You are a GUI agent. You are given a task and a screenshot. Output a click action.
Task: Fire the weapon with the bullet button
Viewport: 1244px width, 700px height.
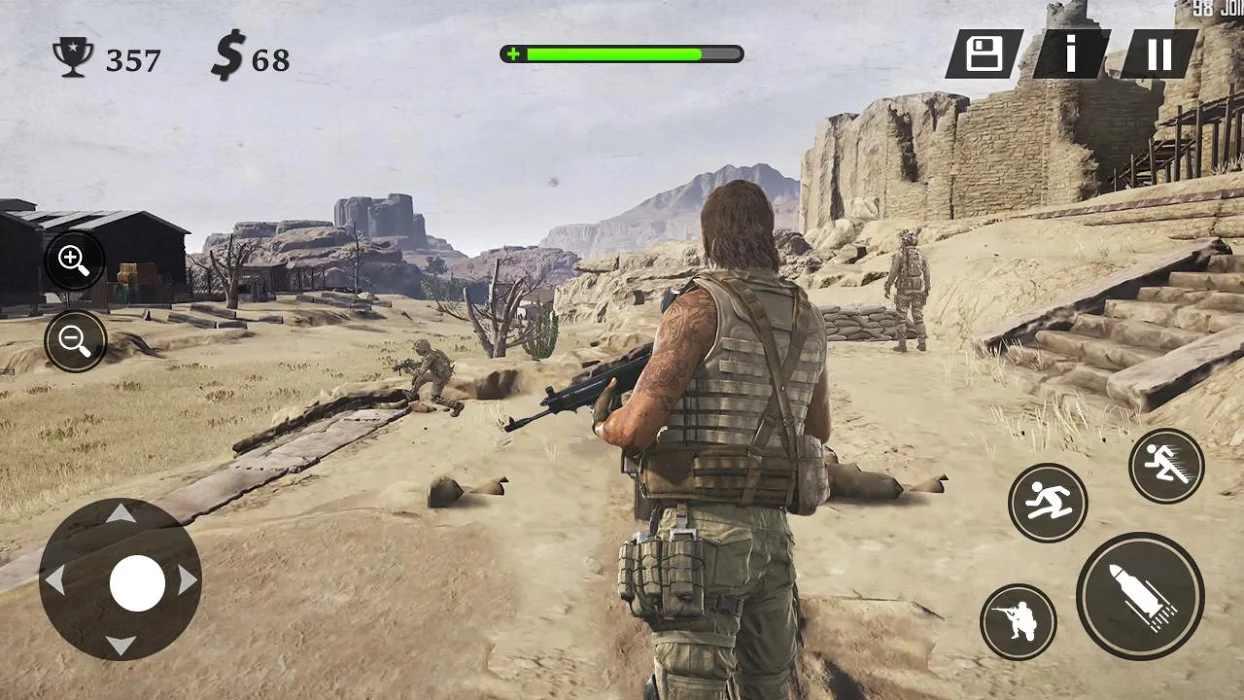click(1140, 596)
